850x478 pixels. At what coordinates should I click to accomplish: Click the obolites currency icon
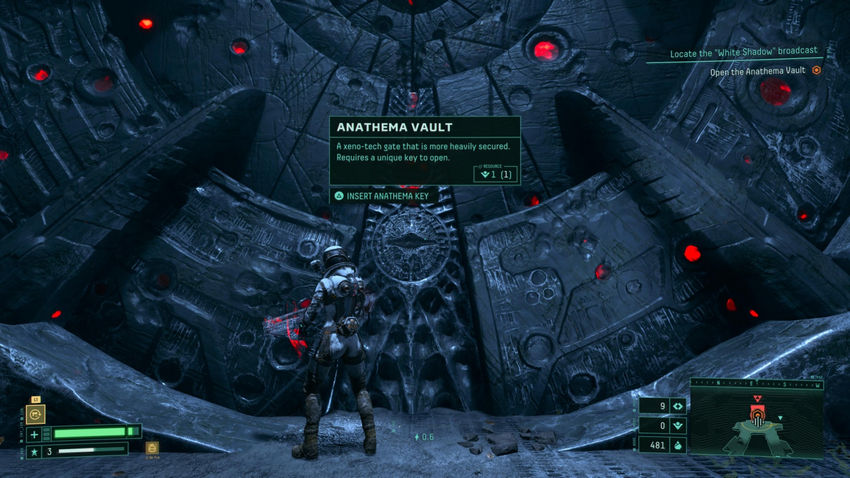(678, 445)
